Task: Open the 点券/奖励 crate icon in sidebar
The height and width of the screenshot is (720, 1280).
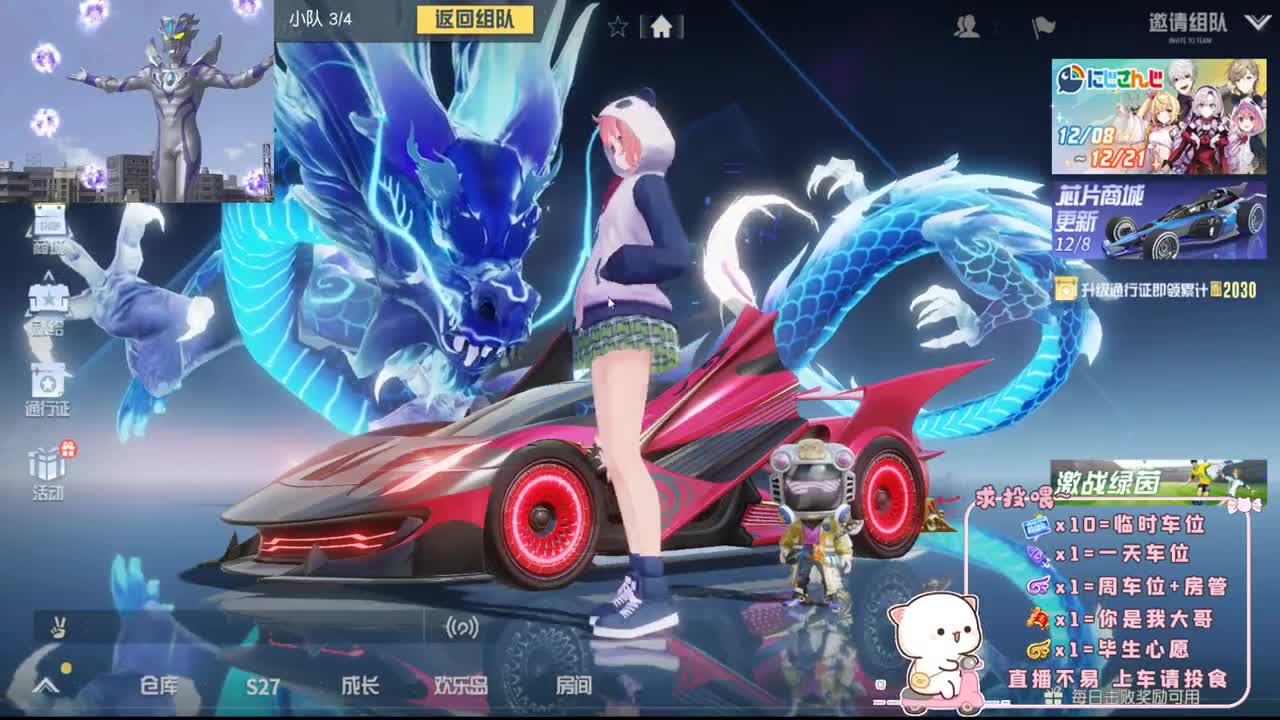Action: point(48,300)
